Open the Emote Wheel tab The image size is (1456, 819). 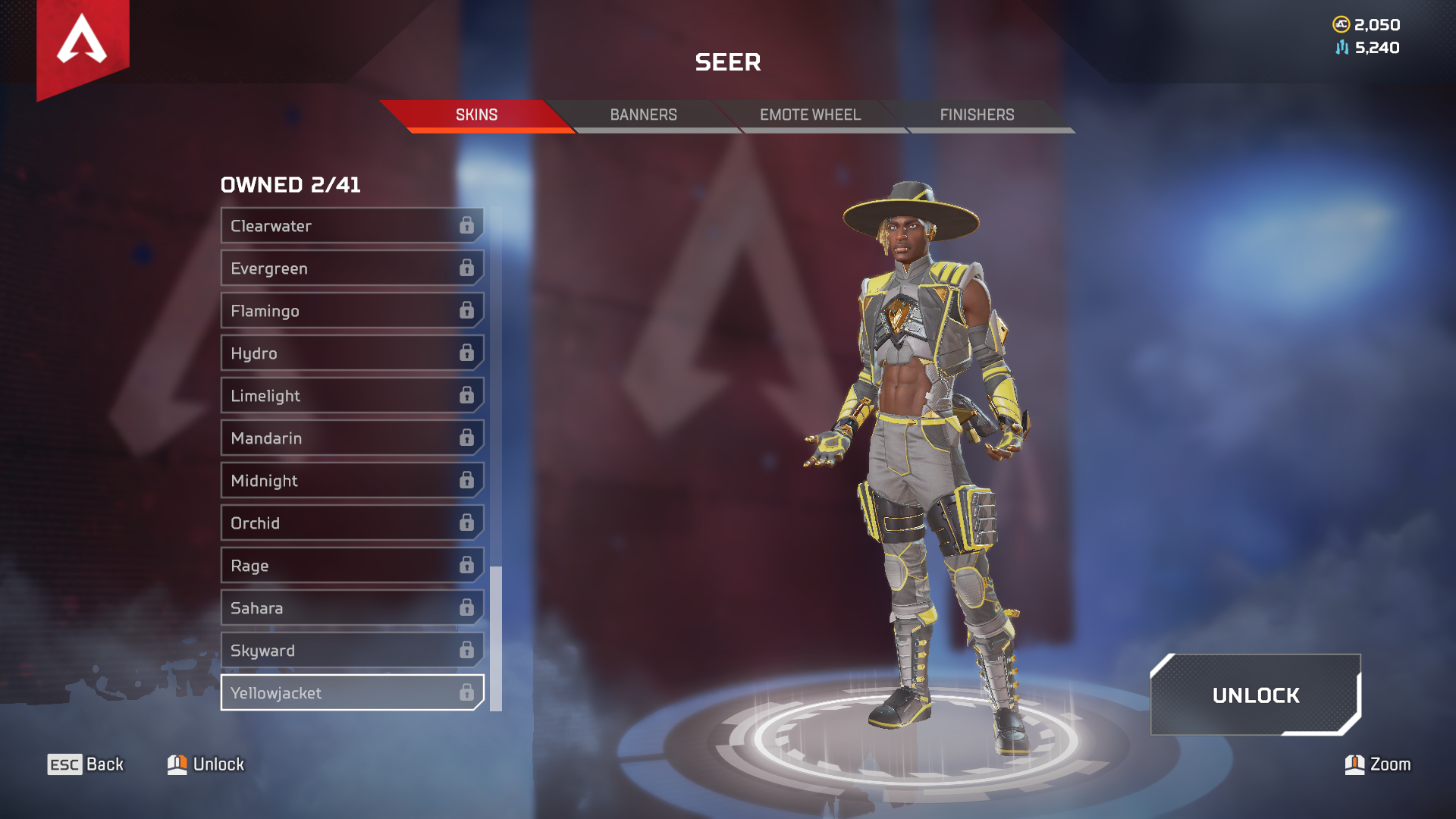[809, 115]
